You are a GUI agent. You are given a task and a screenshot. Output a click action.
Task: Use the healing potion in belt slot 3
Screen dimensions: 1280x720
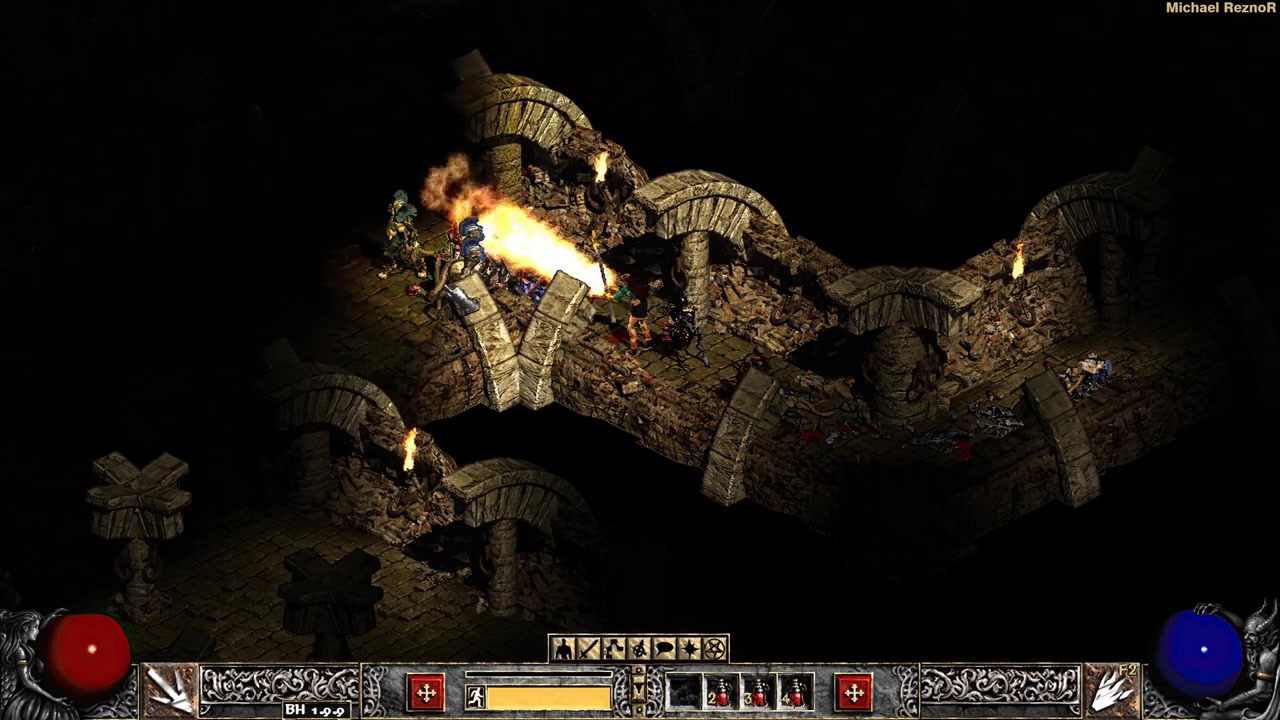(x=758, y=692)
